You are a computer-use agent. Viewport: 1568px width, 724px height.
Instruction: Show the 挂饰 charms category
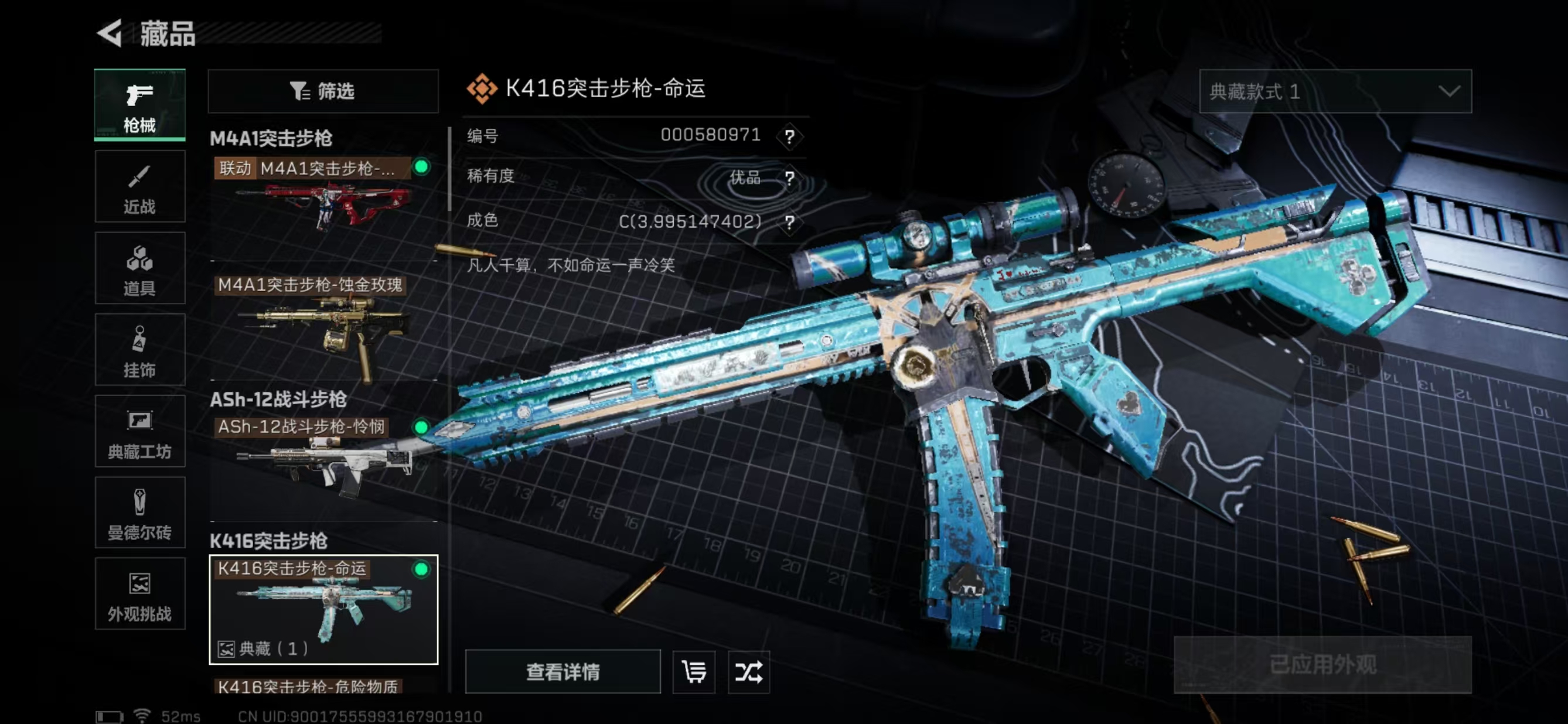139,350
